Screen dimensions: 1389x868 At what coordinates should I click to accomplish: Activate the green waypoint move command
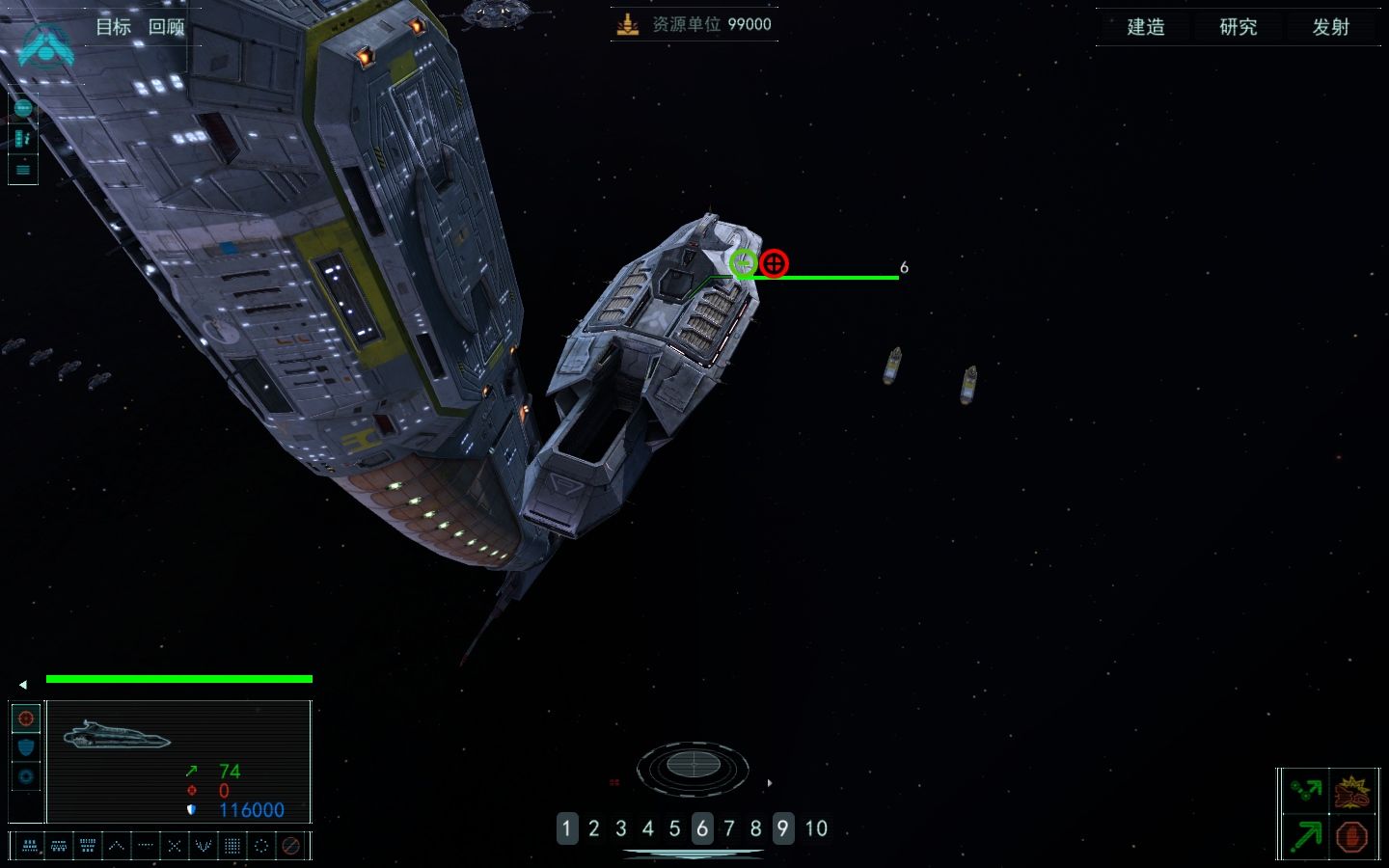coord(1306,792)
